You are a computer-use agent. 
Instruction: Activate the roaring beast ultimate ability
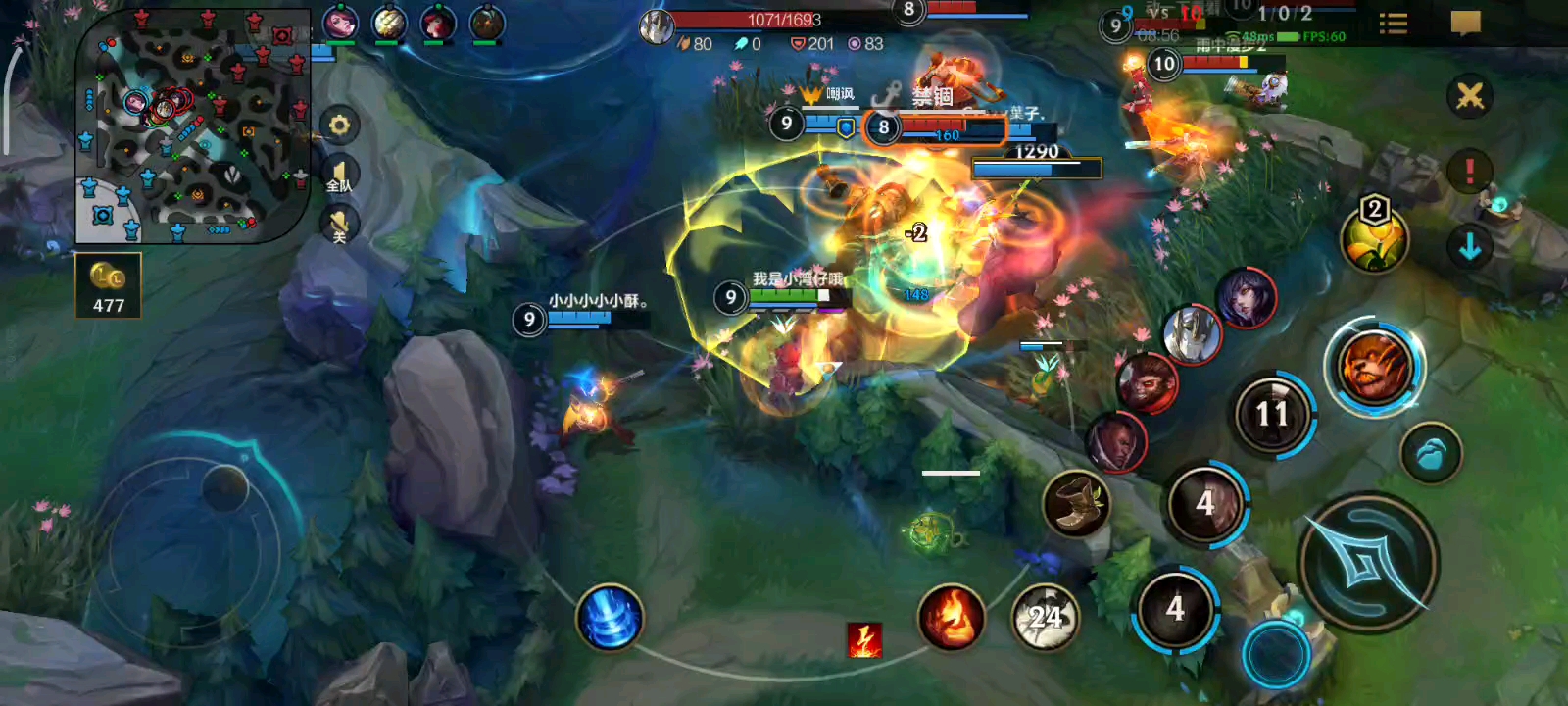point(1373,367)
